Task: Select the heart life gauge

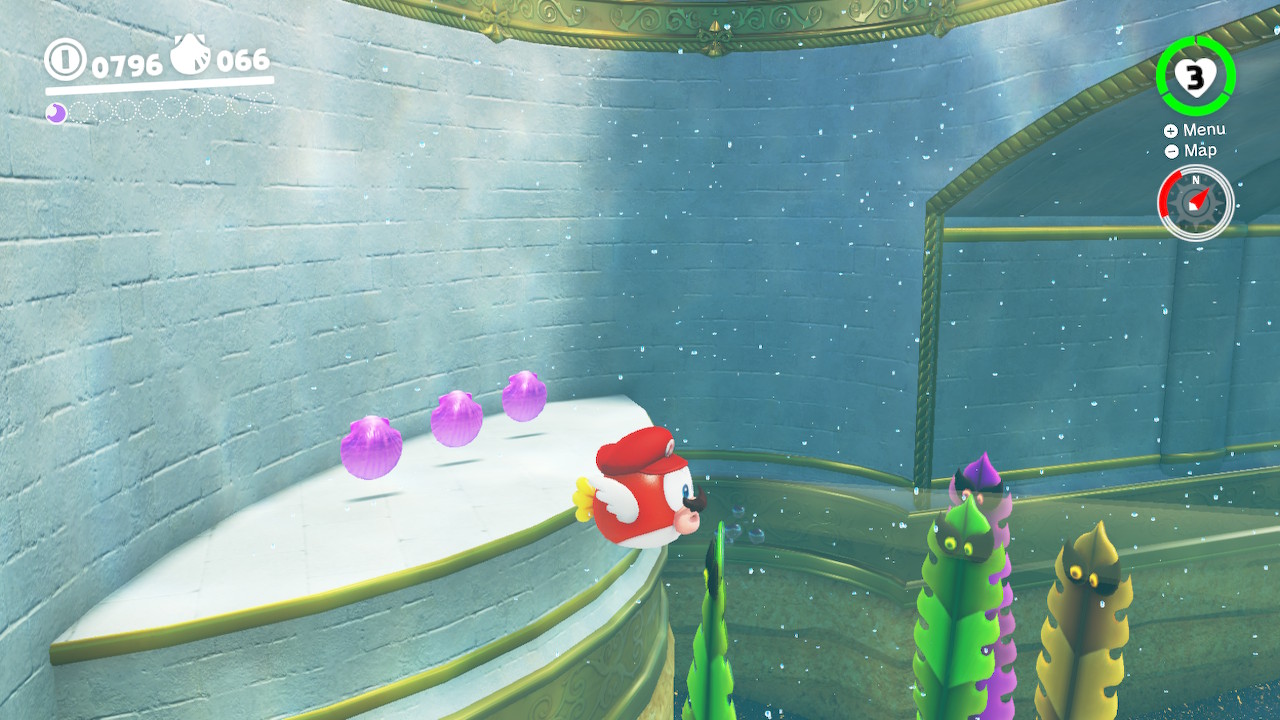Action: pos(1195,76)
